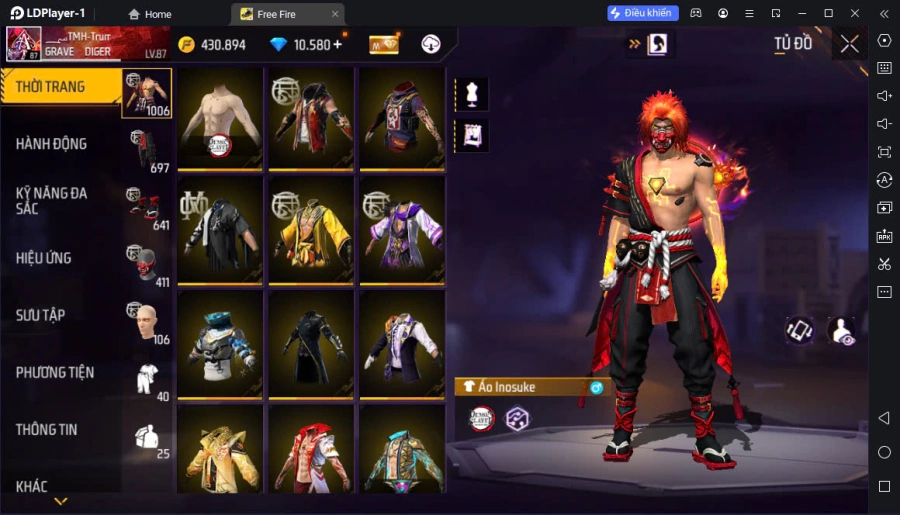Close the Tủ Đồ wardrobe screen
Viewport: 900px width, 515px height.
pyautogui.click(x=849, y=44)
